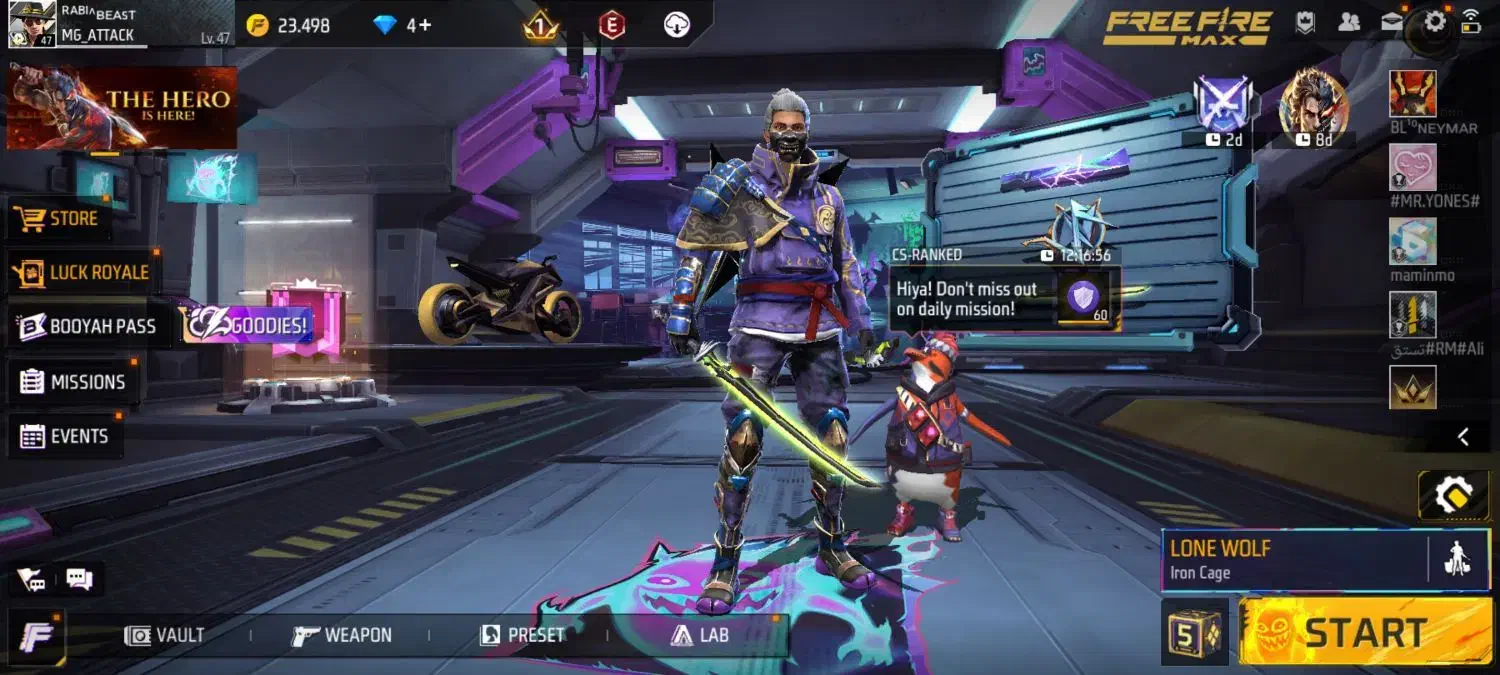Image resolution: width=1500 pixels, height=675 pixels.
Task: Open the friends list icon
Action: click(1349, 22)
